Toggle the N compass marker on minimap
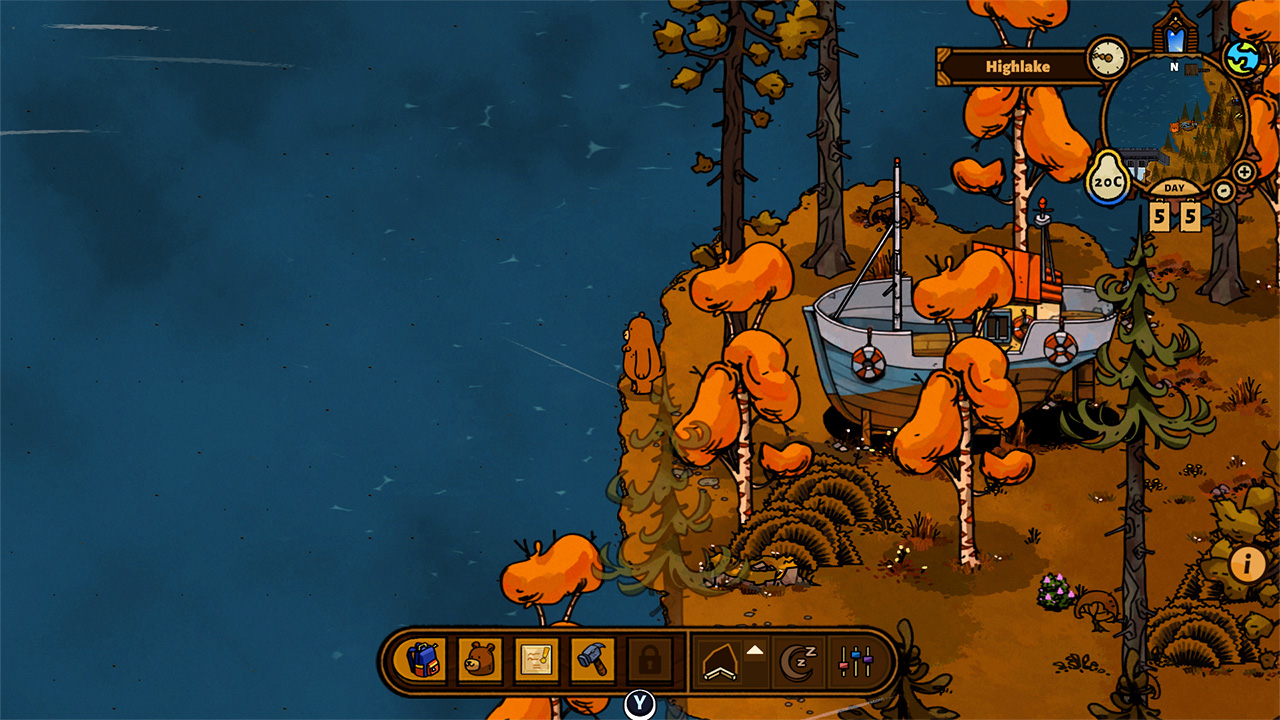This screenshot has width=1280, height=720. point(1174,66)
